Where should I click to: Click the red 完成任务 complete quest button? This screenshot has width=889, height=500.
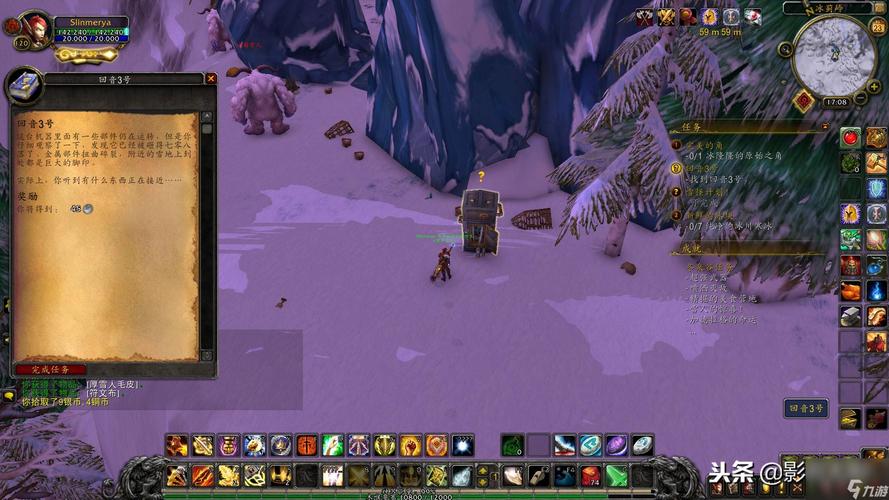pyautogui.click(x=50, y=369)
